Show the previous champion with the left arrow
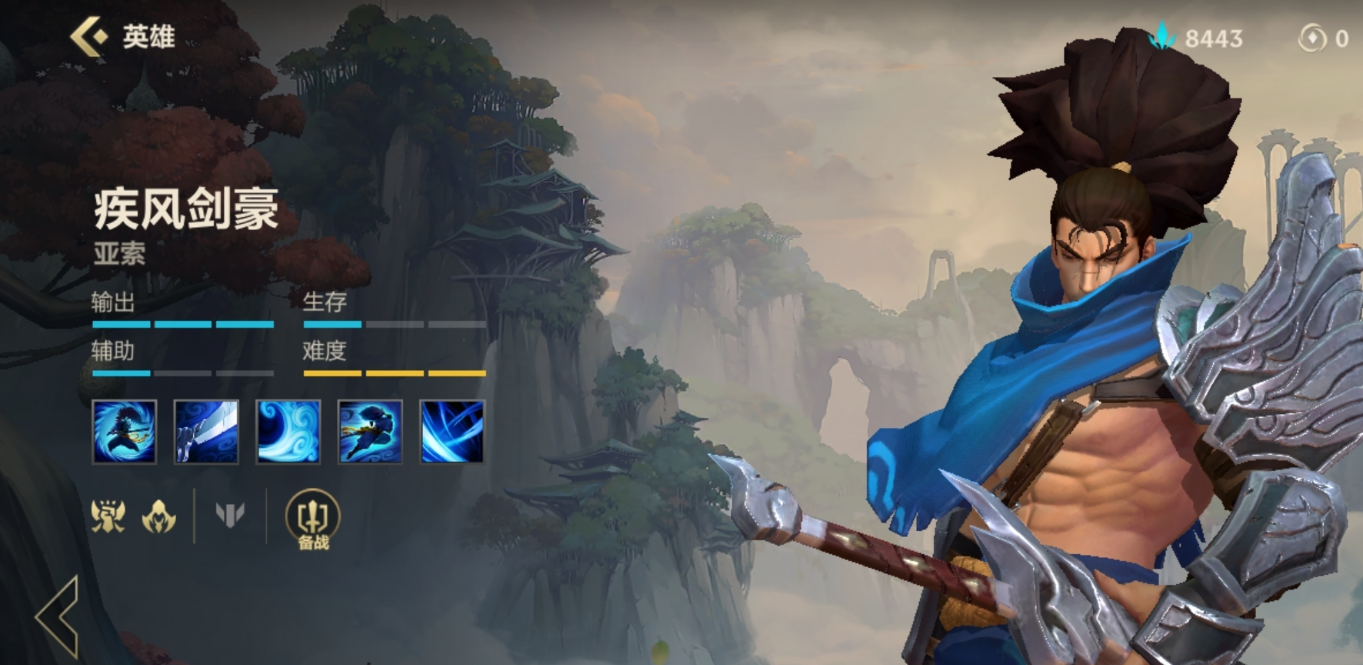The height and width of the screenshot is (665, 1363). pos(58,616)
